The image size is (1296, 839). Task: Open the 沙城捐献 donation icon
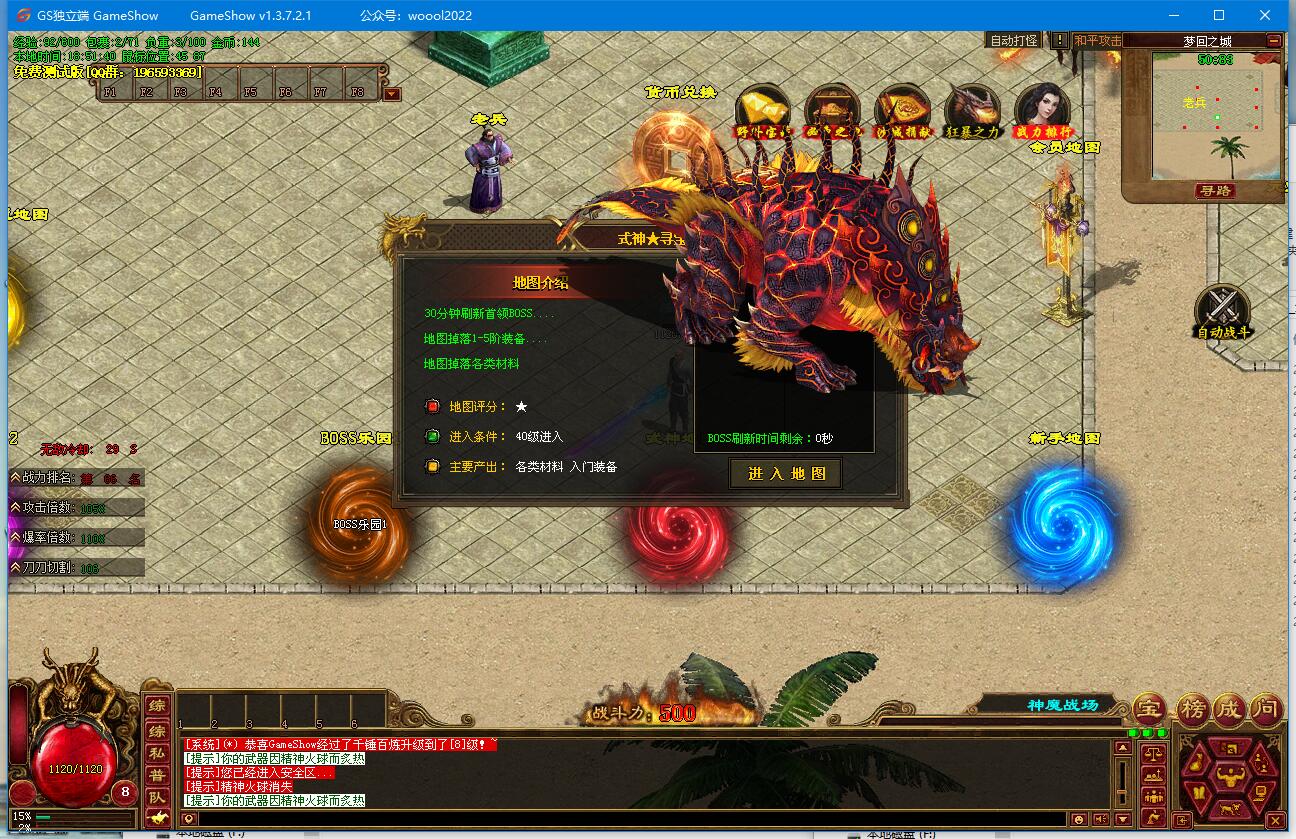pyautogui.click(x=902, y=110)
